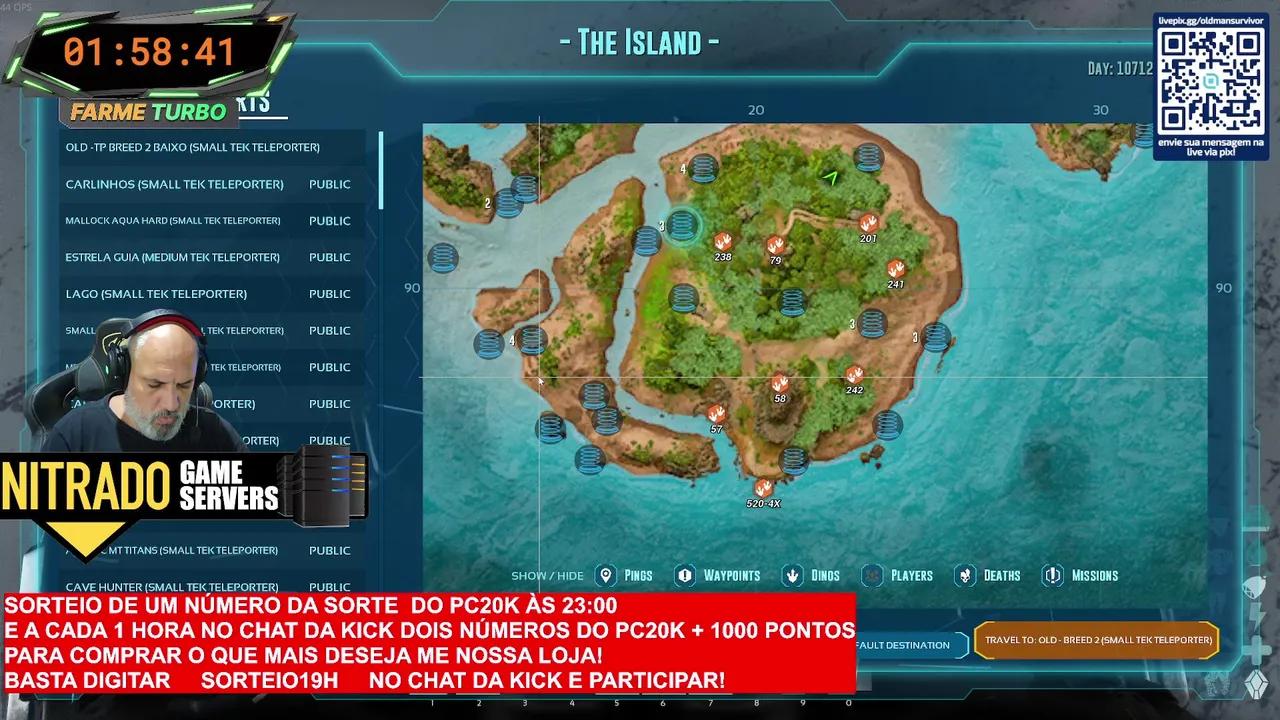Viewport: 1280px width, 720px height.
Task: Click the flame death marker labeled 238
Action: point(723,241)
